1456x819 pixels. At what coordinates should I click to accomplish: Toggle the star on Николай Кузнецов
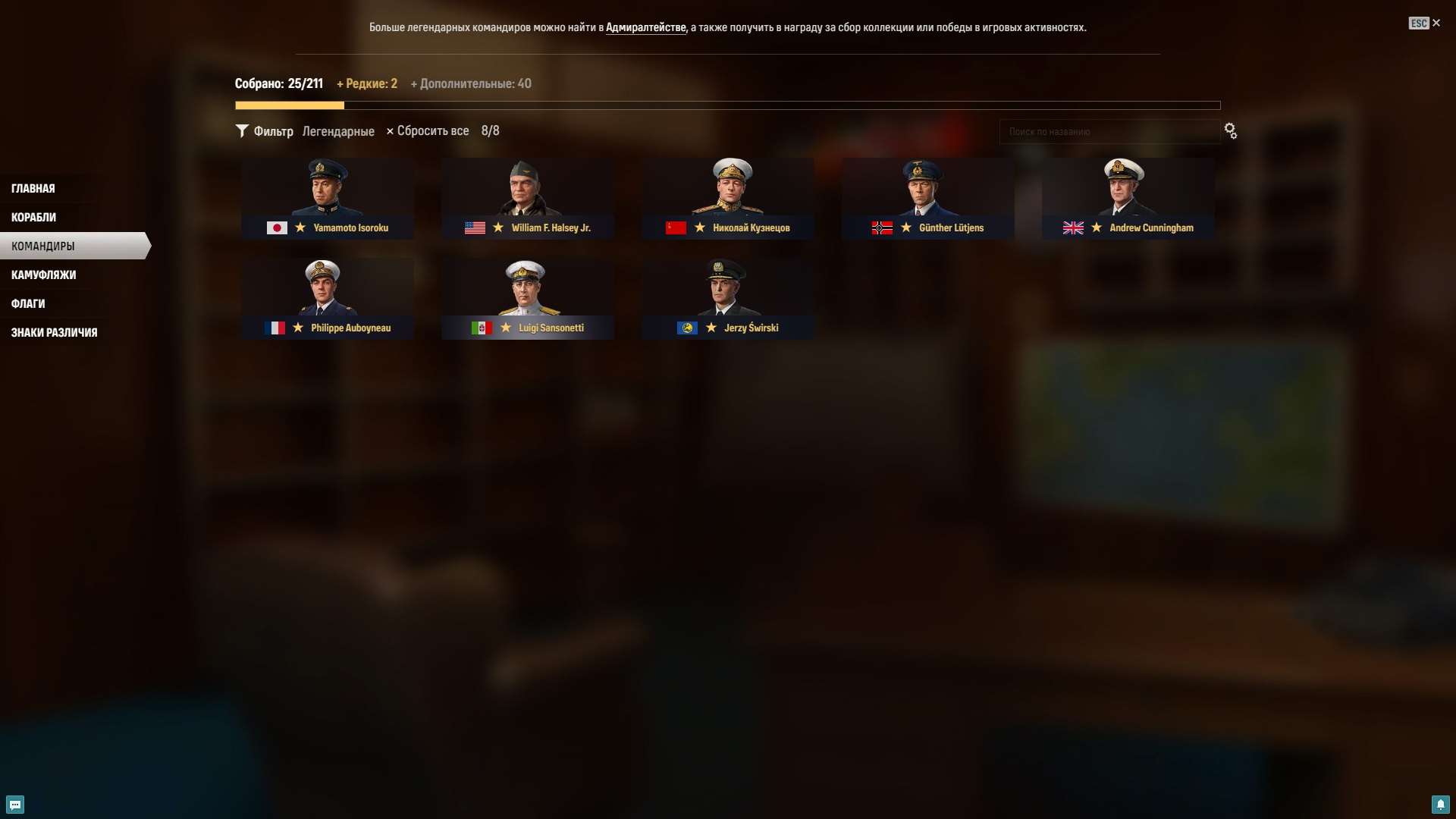click(x=699, y=227)
